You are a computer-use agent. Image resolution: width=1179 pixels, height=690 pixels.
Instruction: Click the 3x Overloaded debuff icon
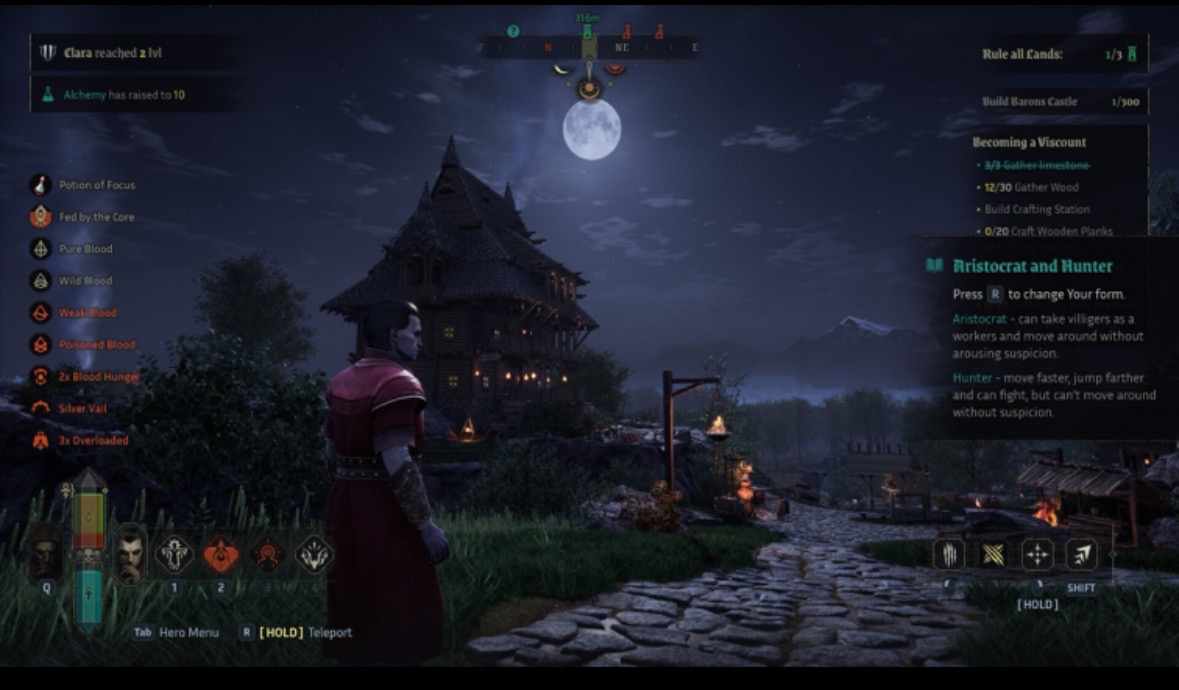point(40,440)
